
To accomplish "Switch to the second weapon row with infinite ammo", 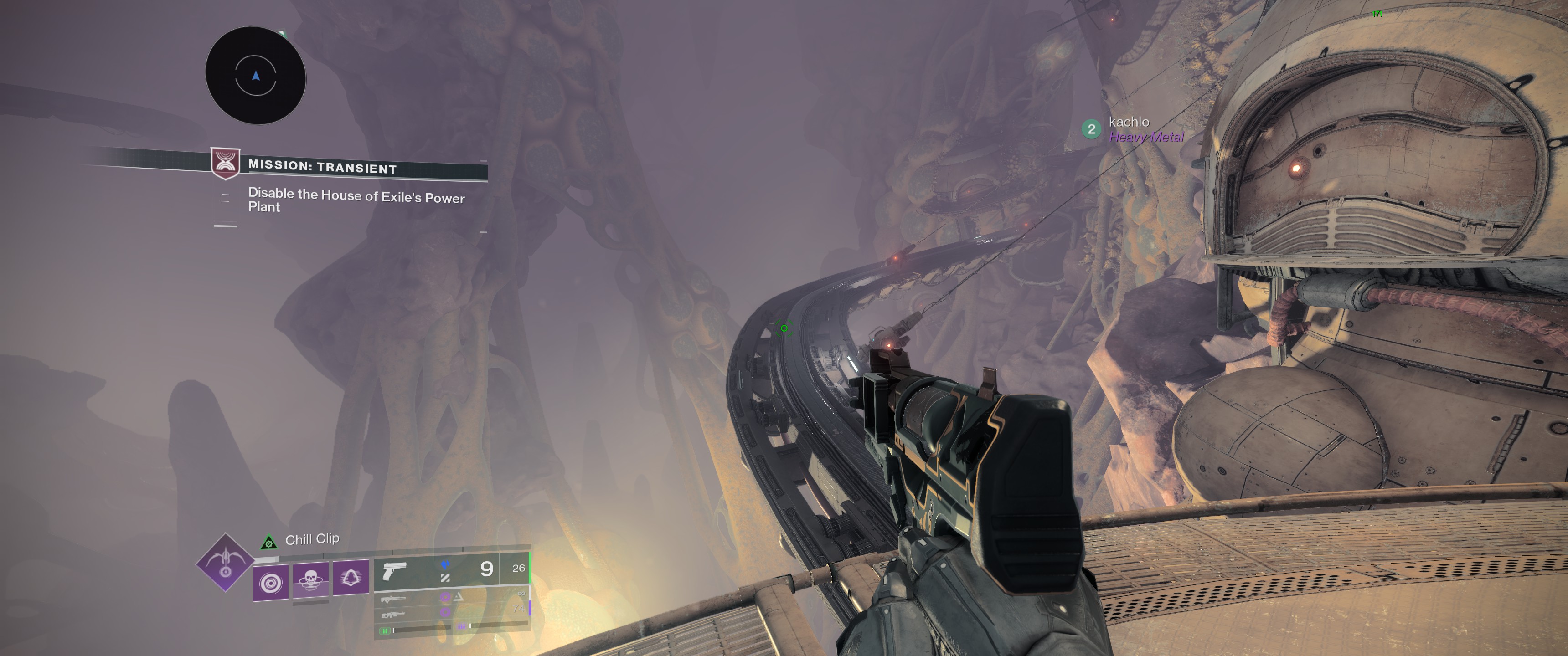I will click(x=451, y=597).
